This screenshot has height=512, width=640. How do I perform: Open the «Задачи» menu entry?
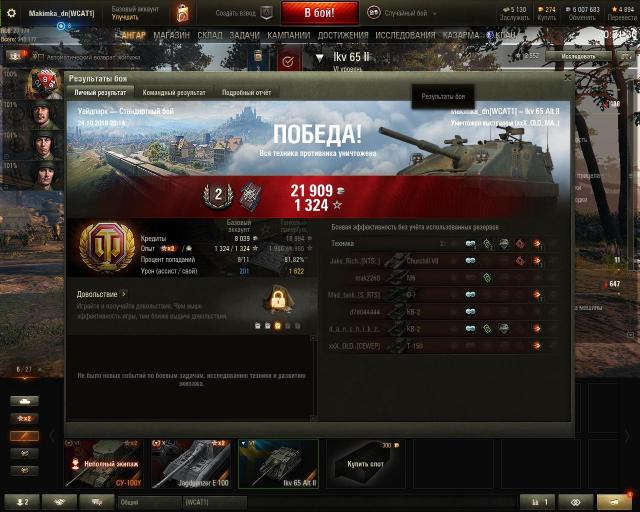[x=244, y=34]
